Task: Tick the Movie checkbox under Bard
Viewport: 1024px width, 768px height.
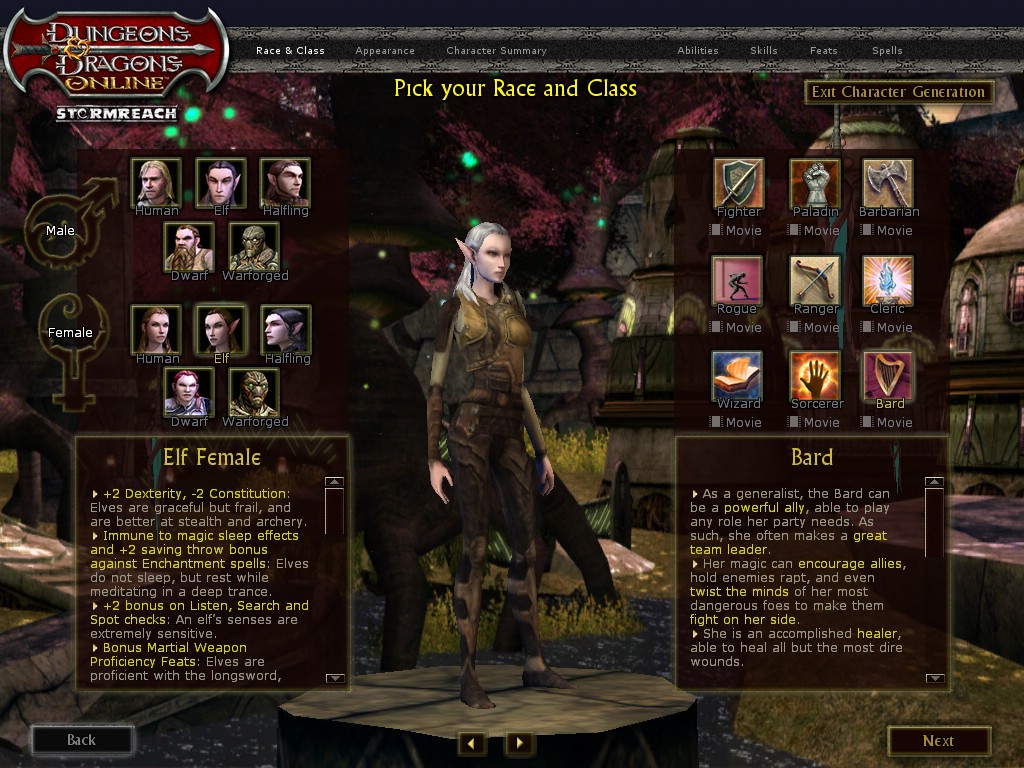Action: 867,422
